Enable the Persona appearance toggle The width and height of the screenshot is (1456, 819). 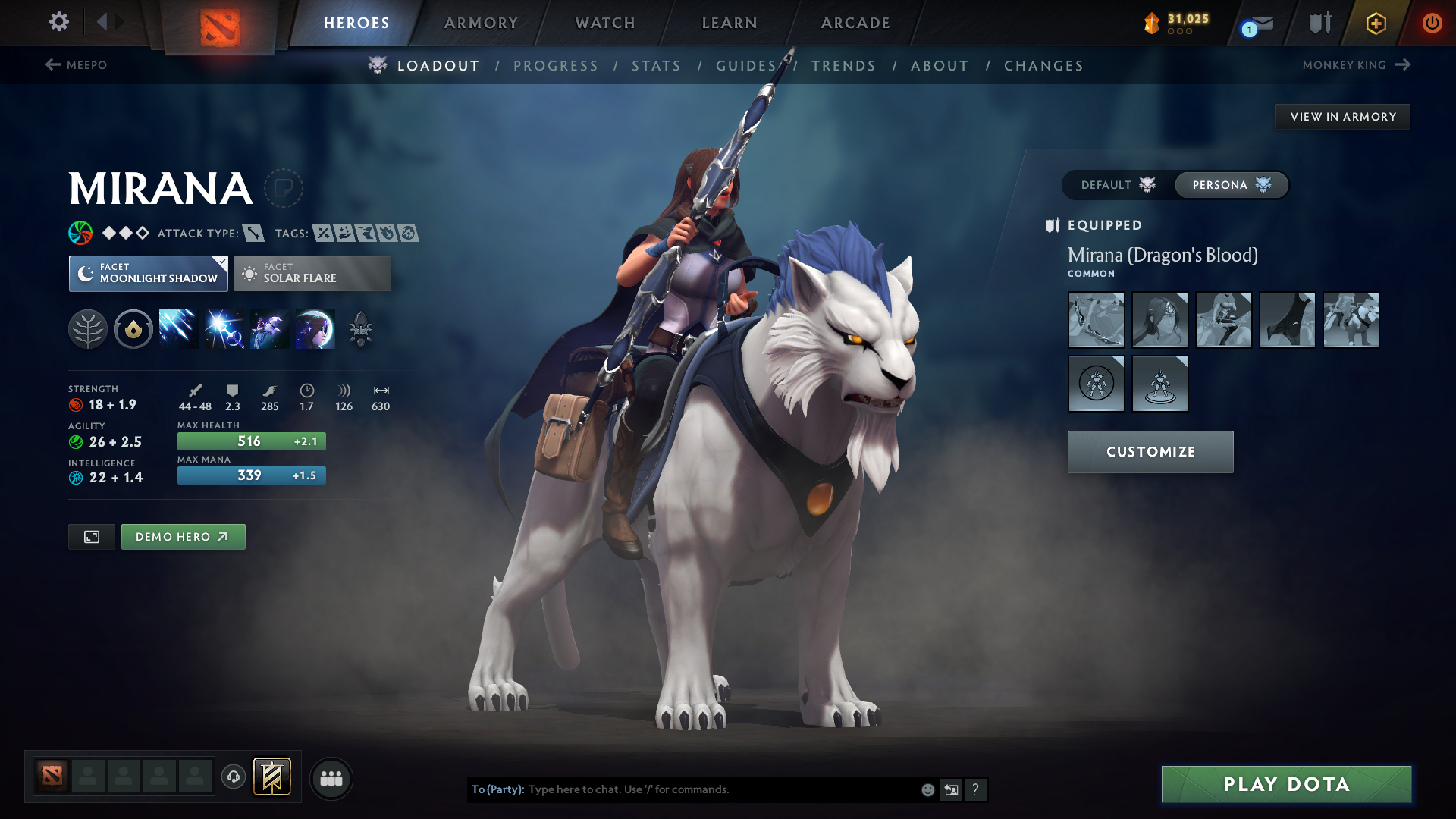[x=1230, y=184]
